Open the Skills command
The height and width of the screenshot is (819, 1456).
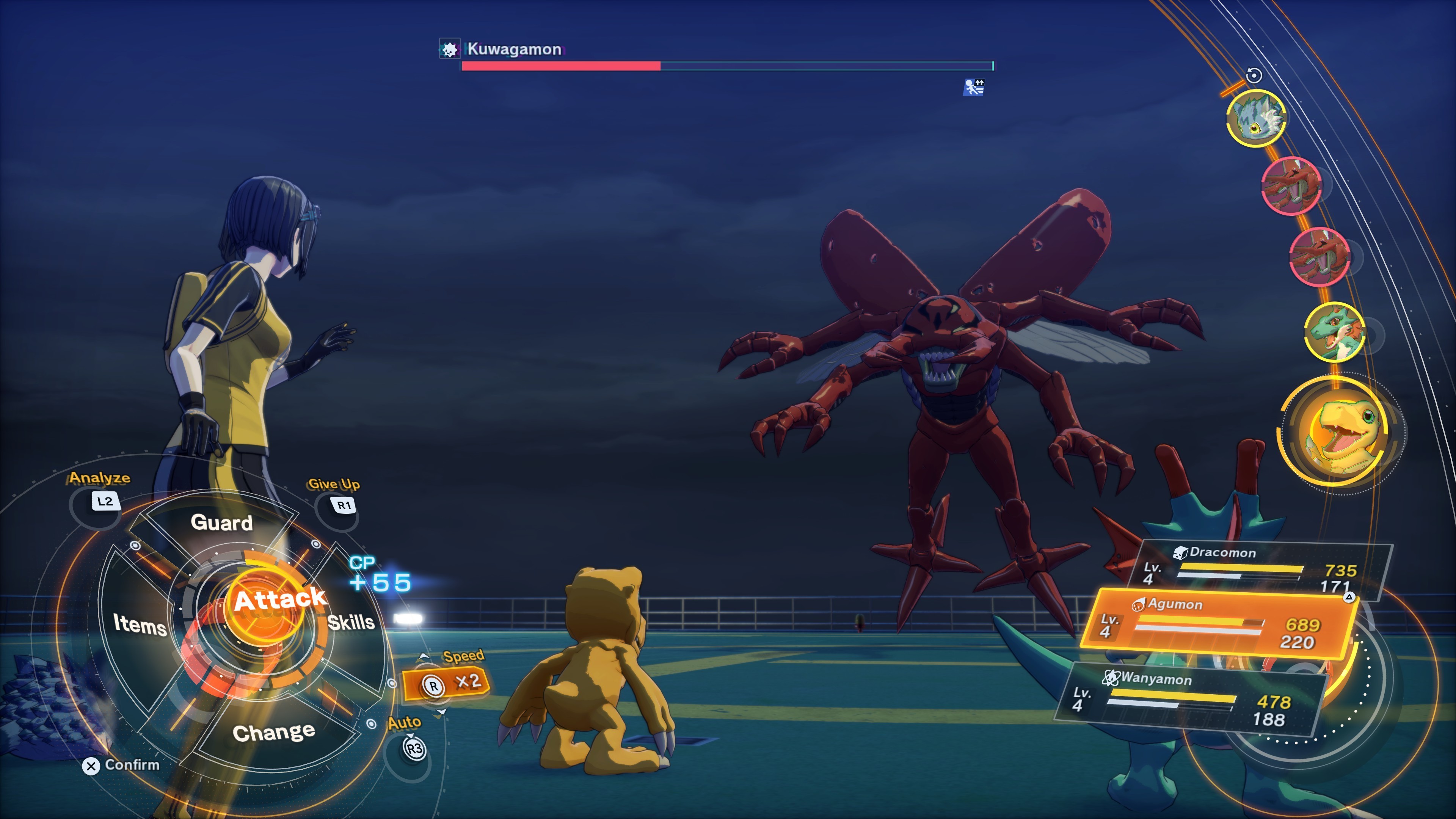[x=351, y=622]
